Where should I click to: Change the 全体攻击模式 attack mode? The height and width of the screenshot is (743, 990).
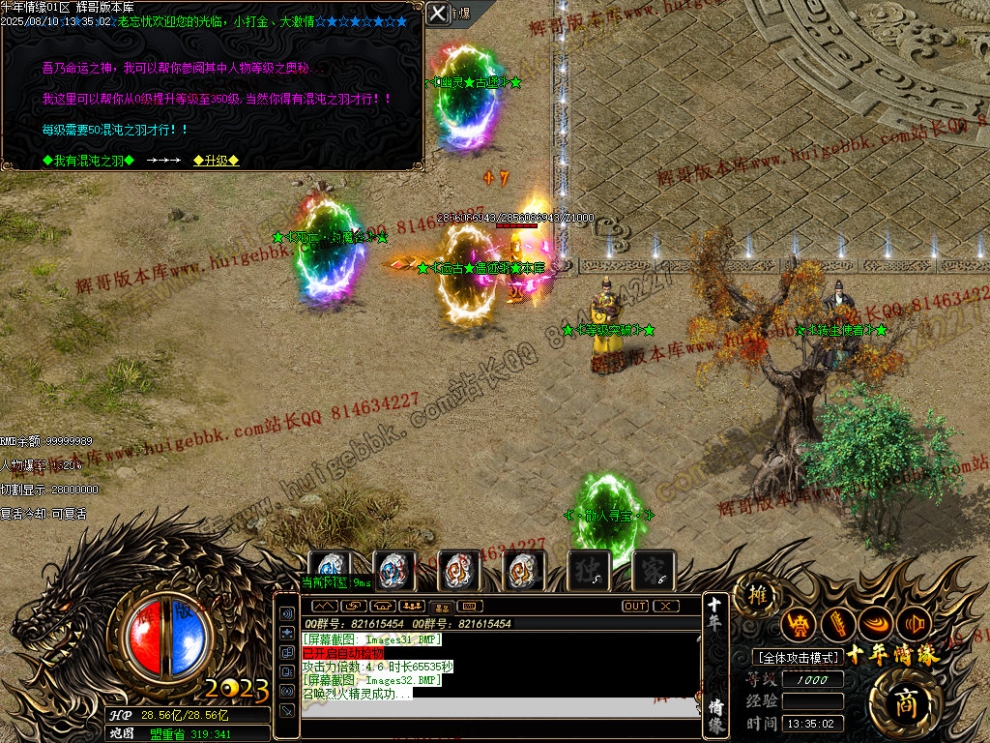pyautogui.click(x=797, y=657)
